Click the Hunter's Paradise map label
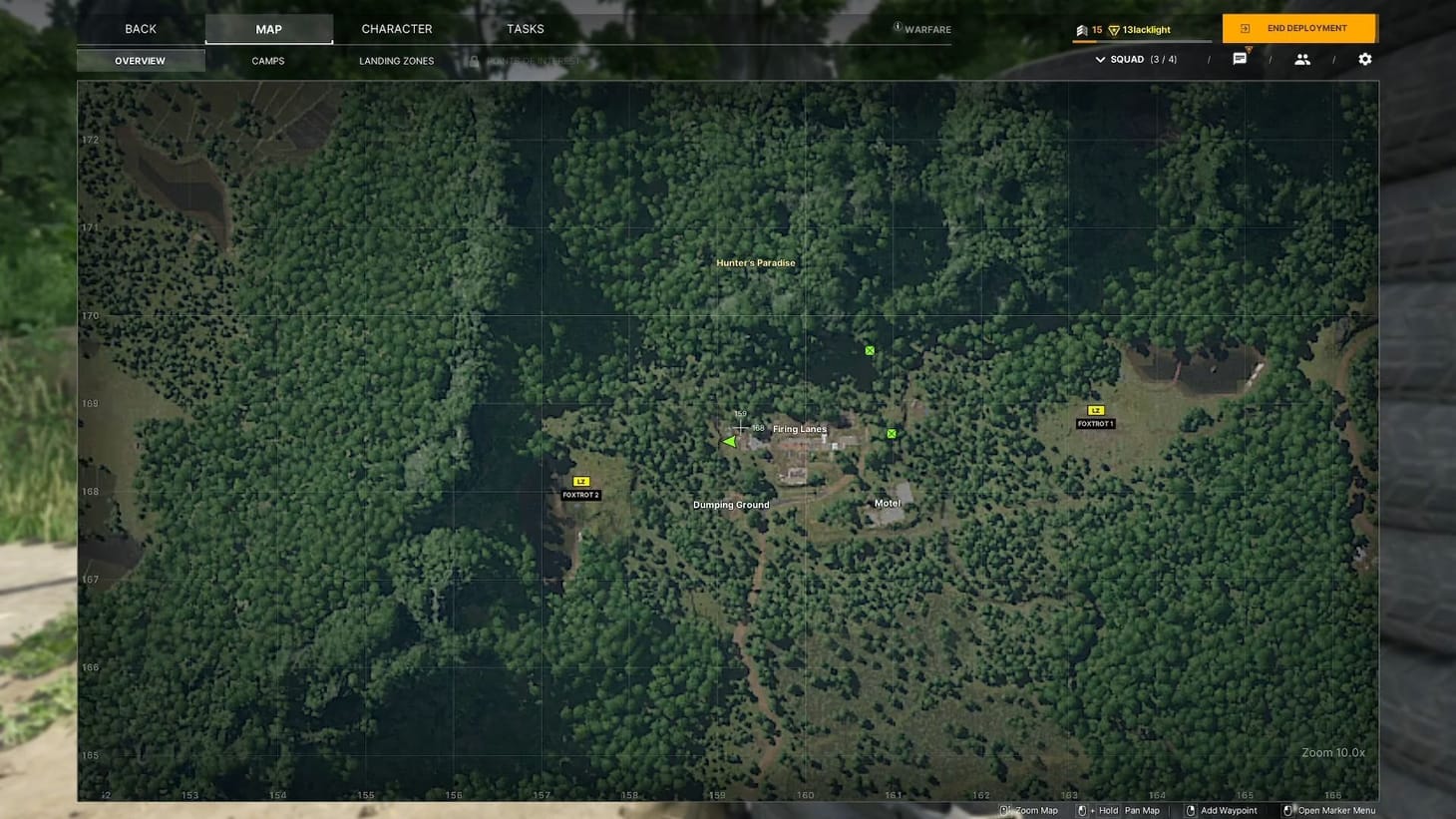1456x819 pixels. click(x=755, y=262)
